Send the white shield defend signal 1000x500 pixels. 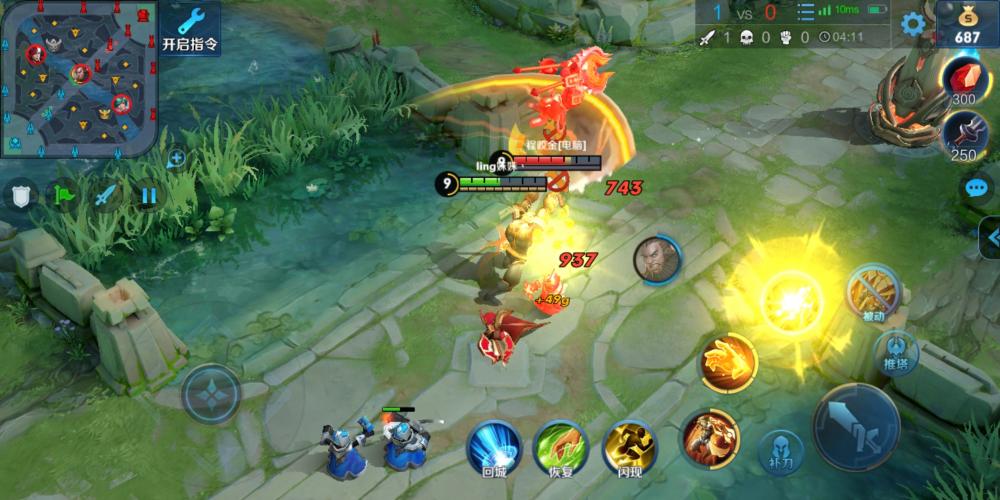click(x=21, y=195)
